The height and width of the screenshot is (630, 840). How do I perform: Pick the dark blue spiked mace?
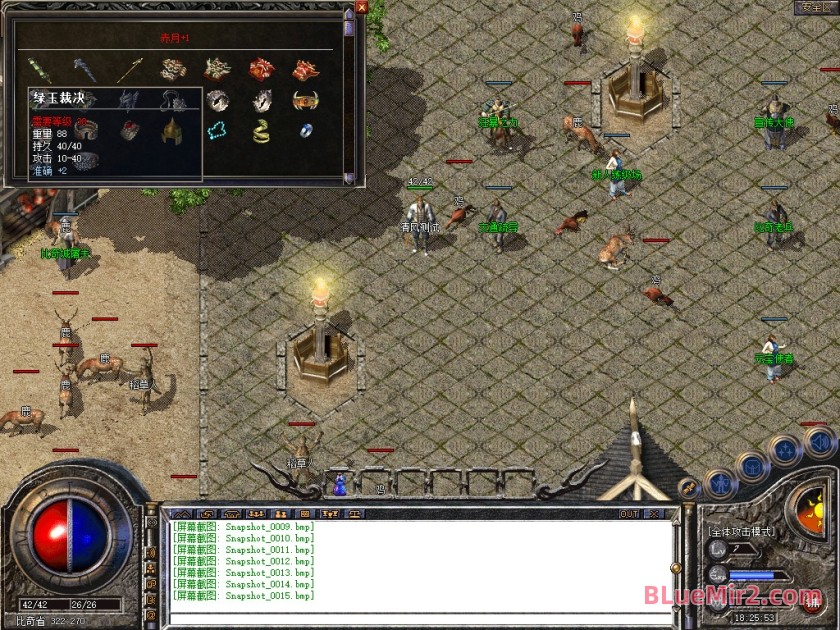click(x=84, y=69)
